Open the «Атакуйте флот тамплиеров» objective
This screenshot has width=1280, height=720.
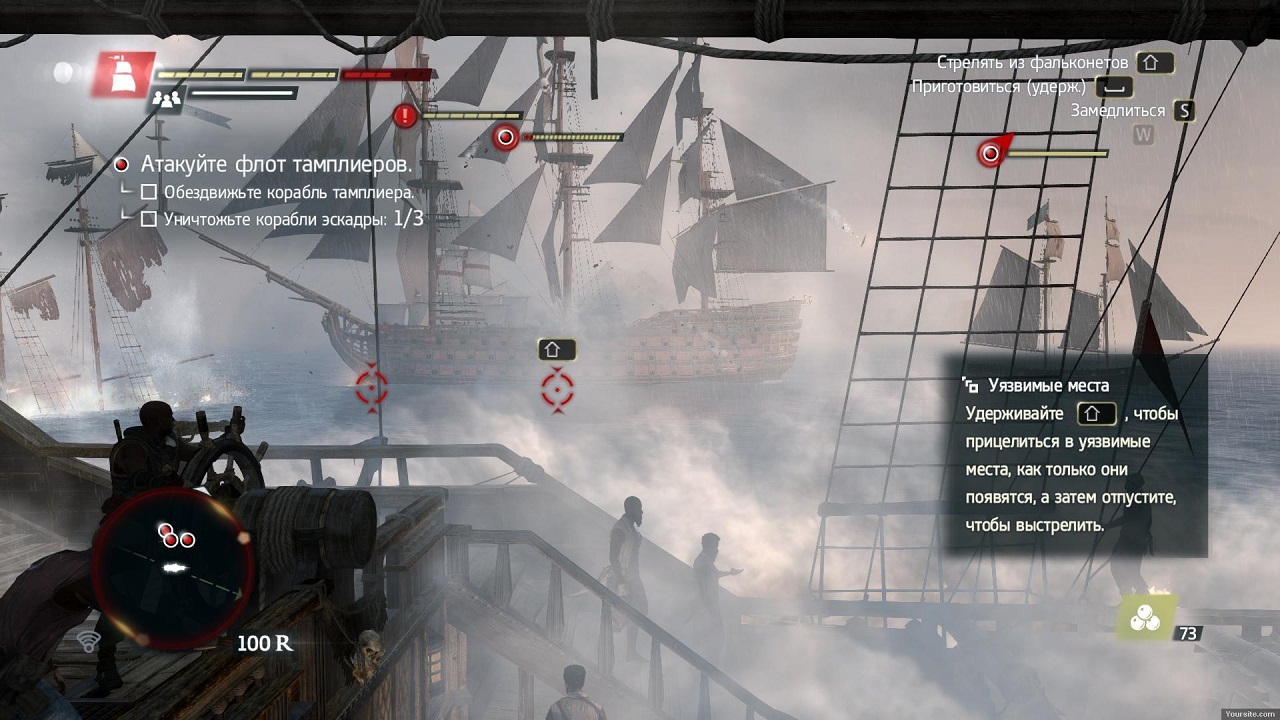point(277,164)
